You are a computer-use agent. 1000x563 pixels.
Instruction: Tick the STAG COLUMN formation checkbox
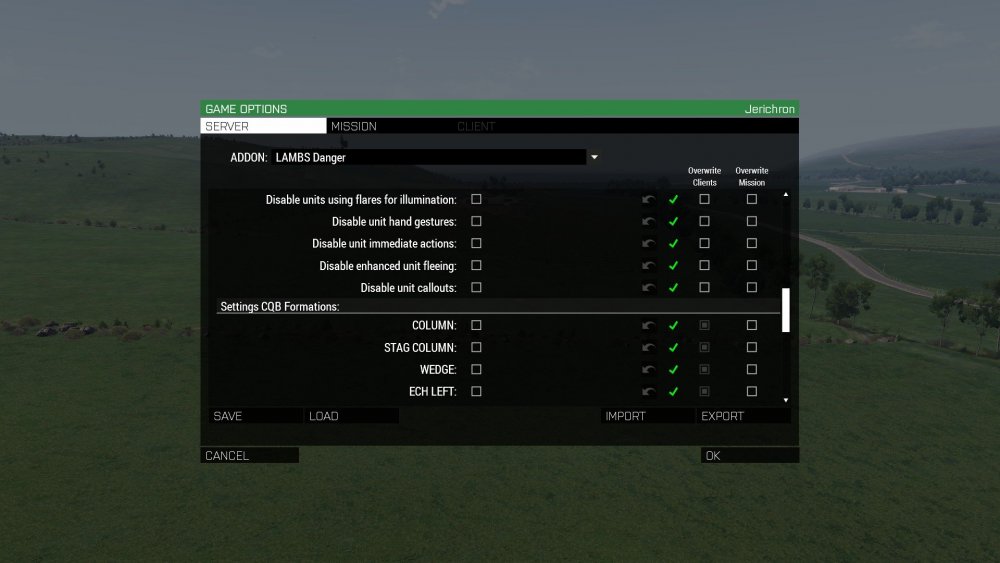click(x=476, y=347)
